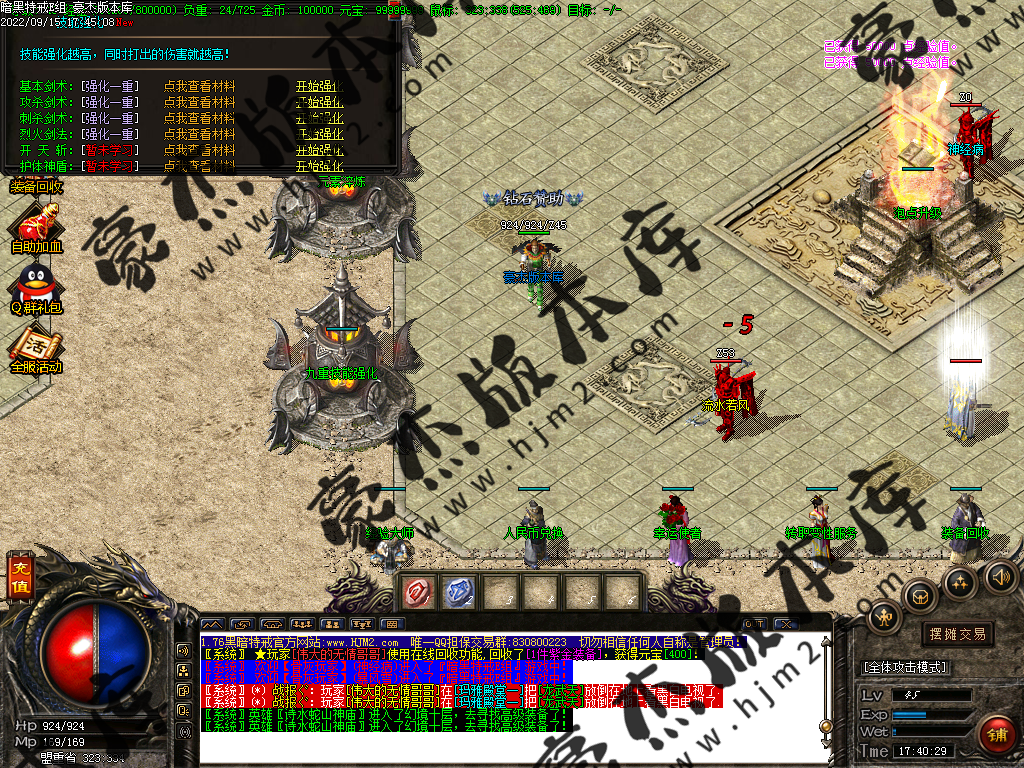Open the bag chest icon

(x=919, y=597)
